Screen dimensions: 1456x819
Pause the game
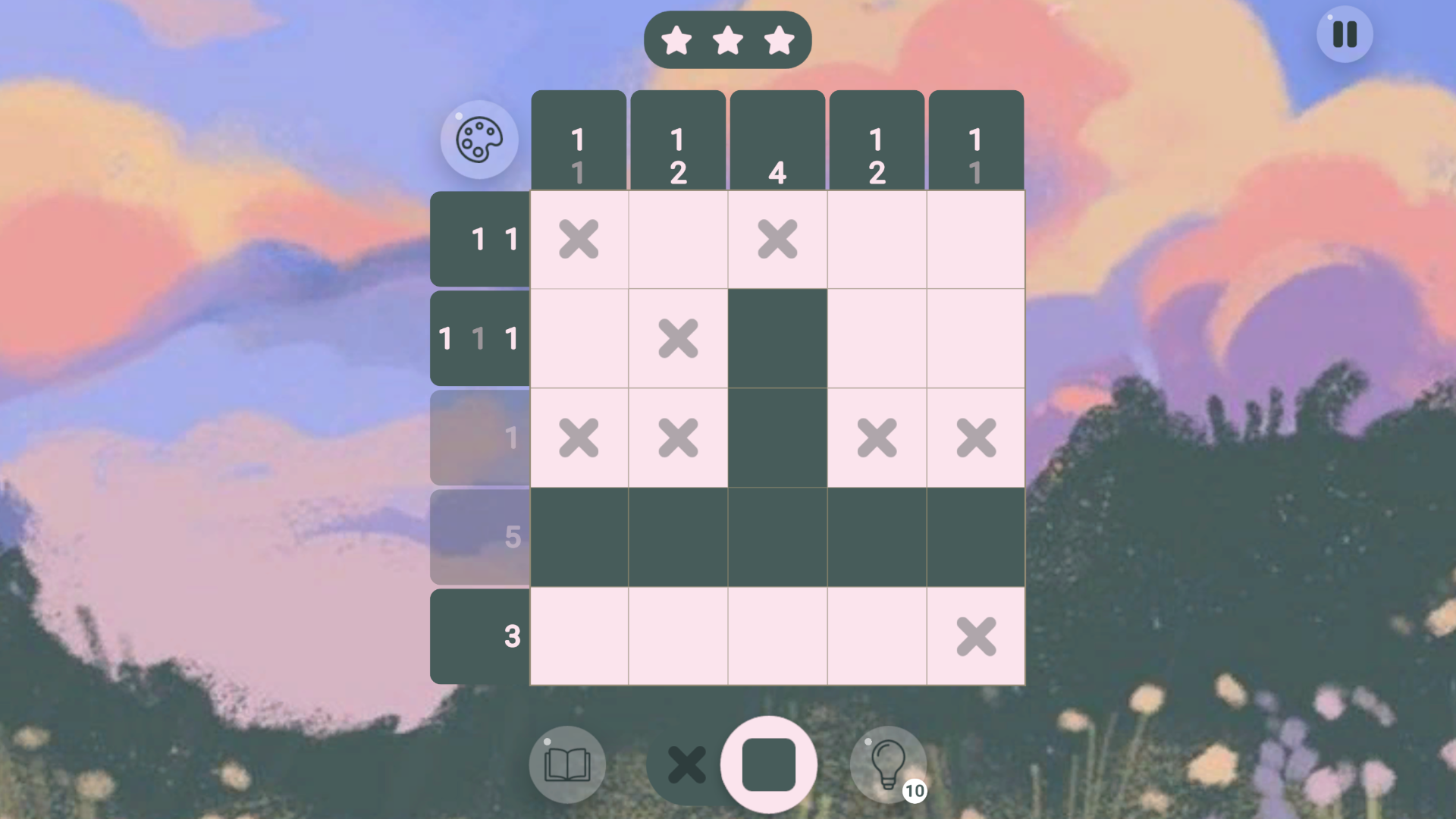point(1345,34)
